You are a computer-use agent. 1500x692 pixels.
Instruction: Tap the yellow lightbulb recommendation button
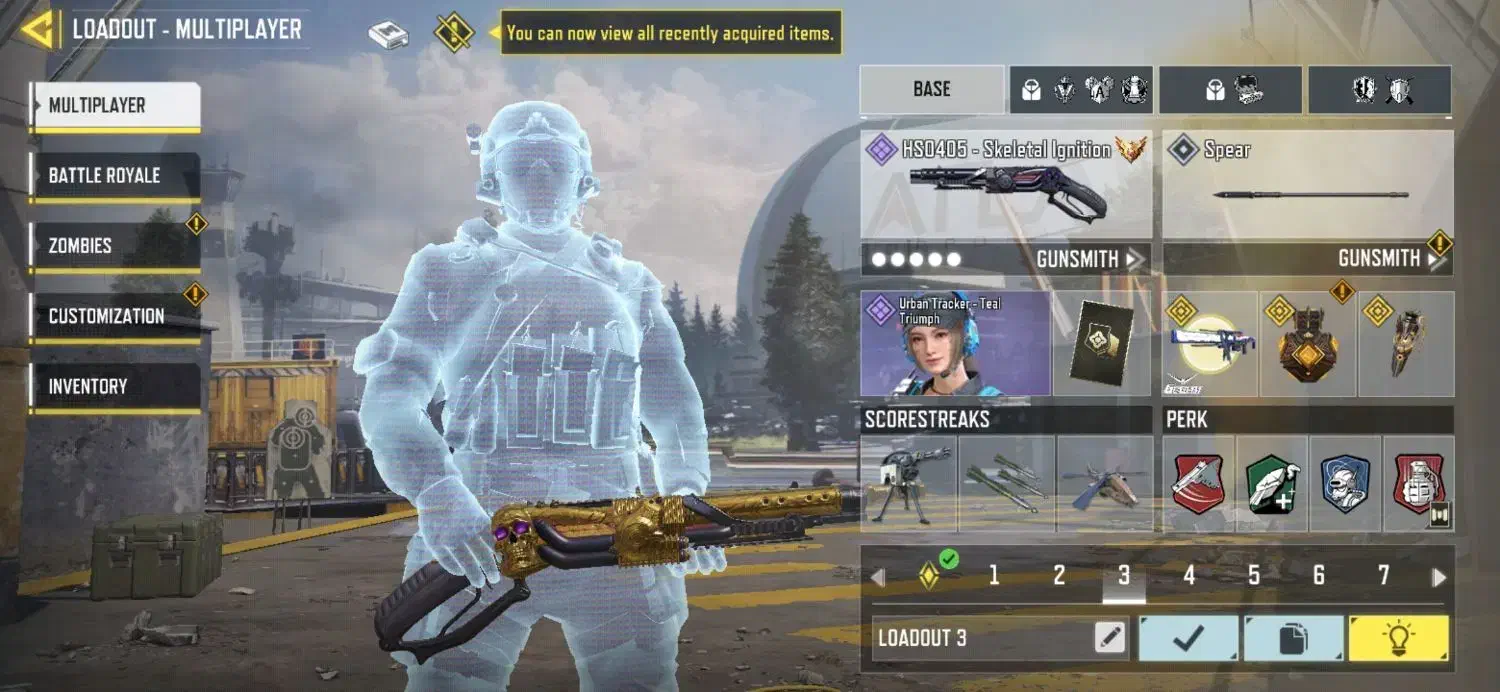[x=1398, y=638]
